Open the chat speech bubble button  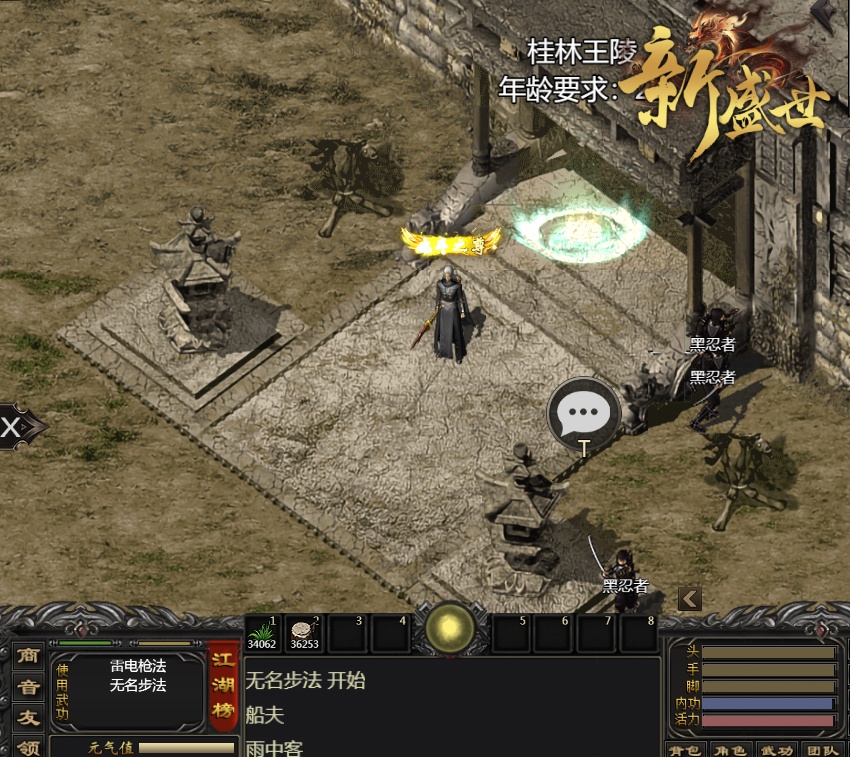pyautogui.click(x=583, y=413)
